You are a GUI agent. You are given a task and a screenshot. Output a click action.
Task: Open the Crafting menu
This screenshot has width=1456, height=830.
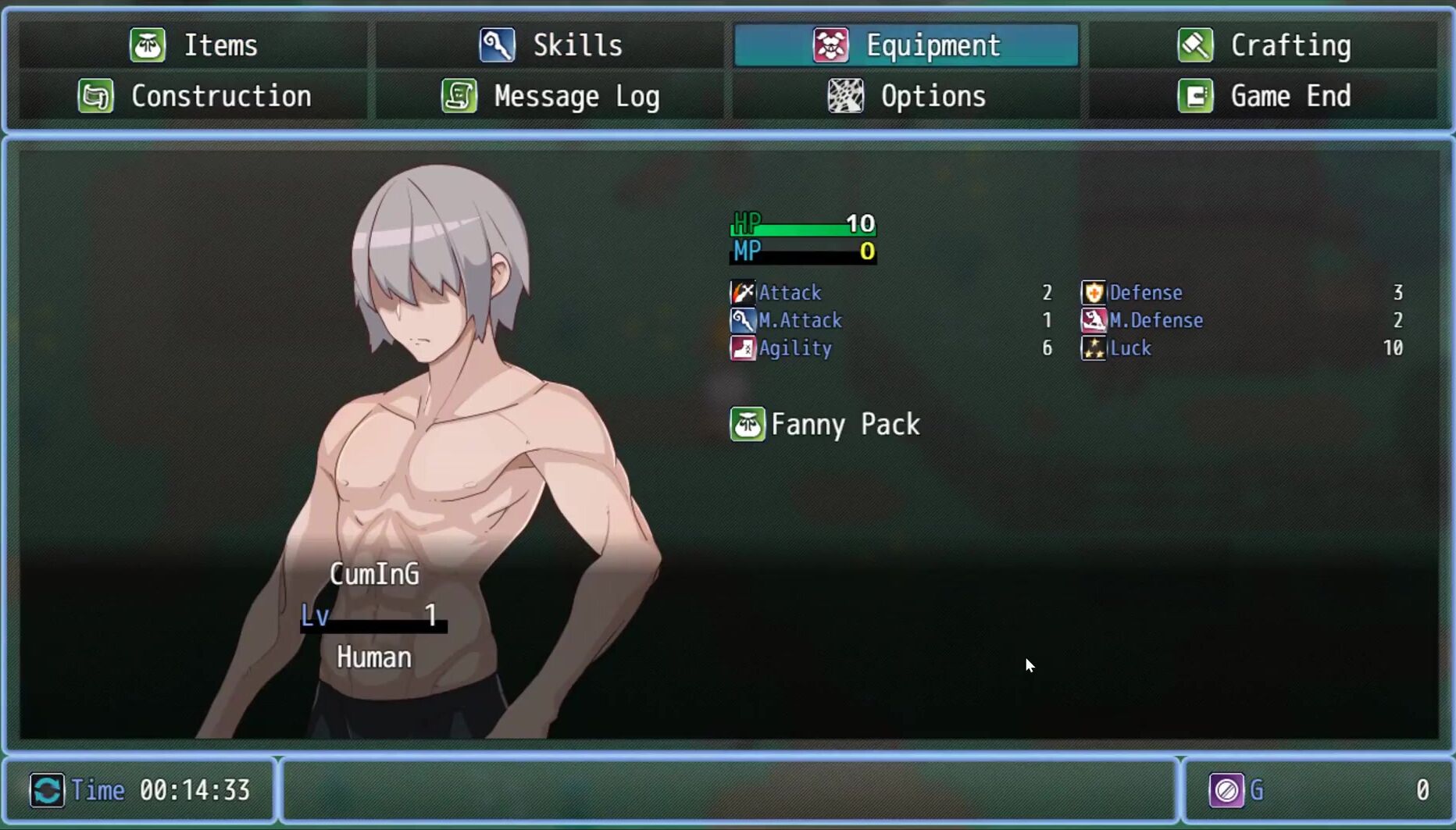point(1263,45)
